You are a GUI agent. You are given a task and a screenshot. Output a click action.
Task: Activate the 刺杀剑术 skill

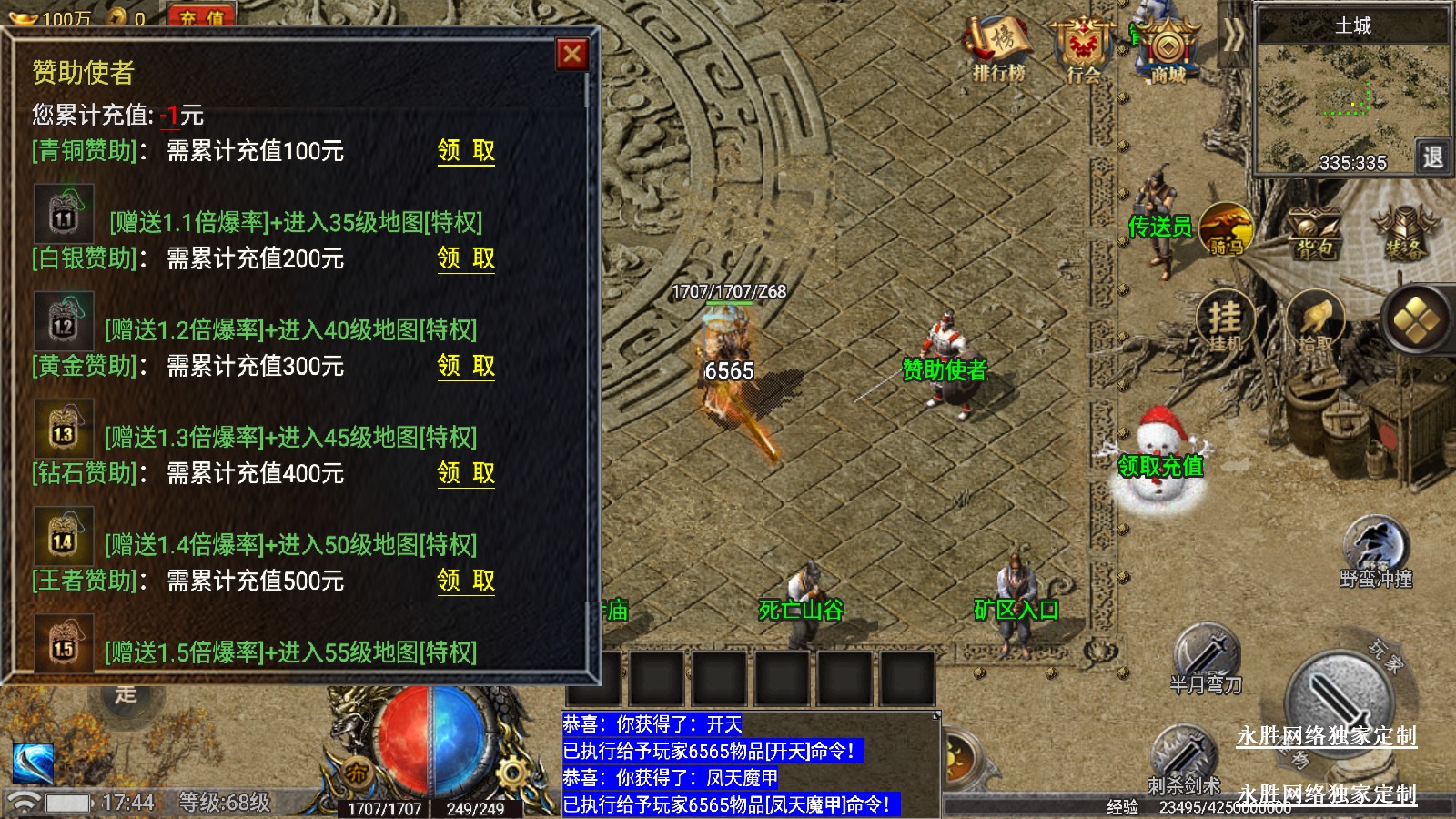coord(1183,757)
